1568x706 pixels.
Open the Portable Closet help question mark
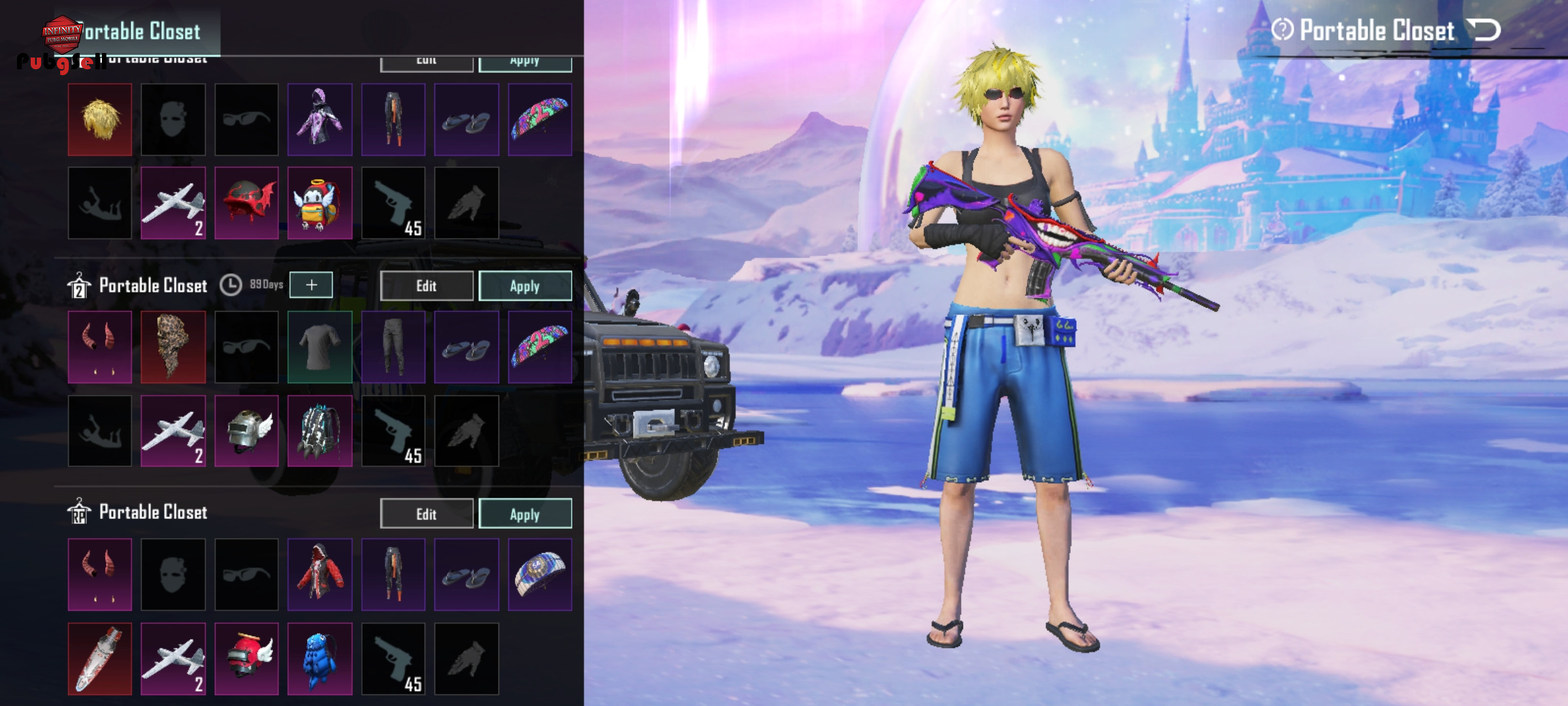[1282, 30]
